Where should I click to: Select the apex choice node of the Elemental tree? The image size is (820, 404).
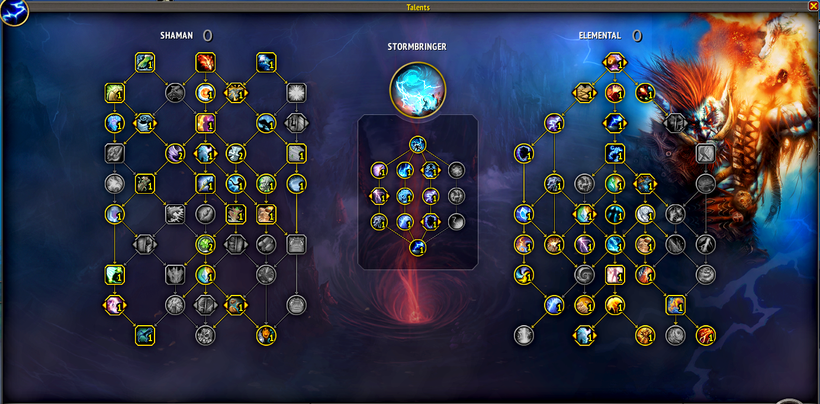click(x=614, y=64)
